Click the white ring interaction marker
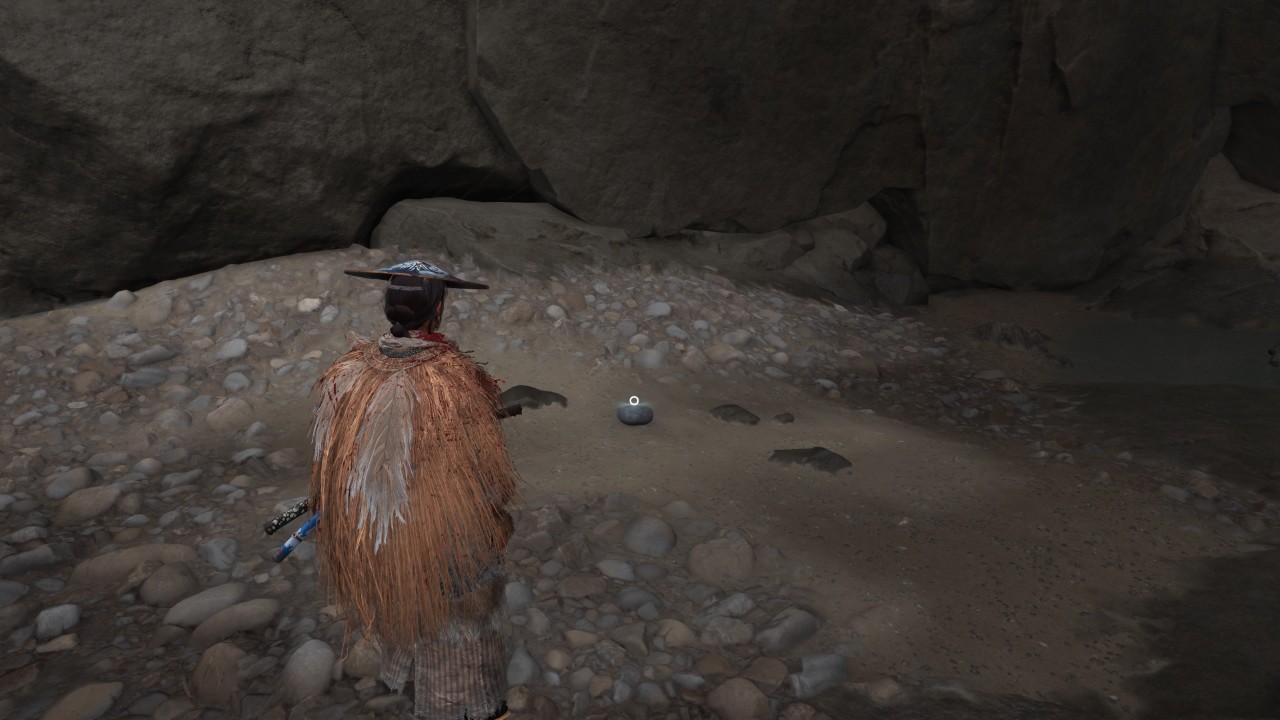 (x=634, y=401)
